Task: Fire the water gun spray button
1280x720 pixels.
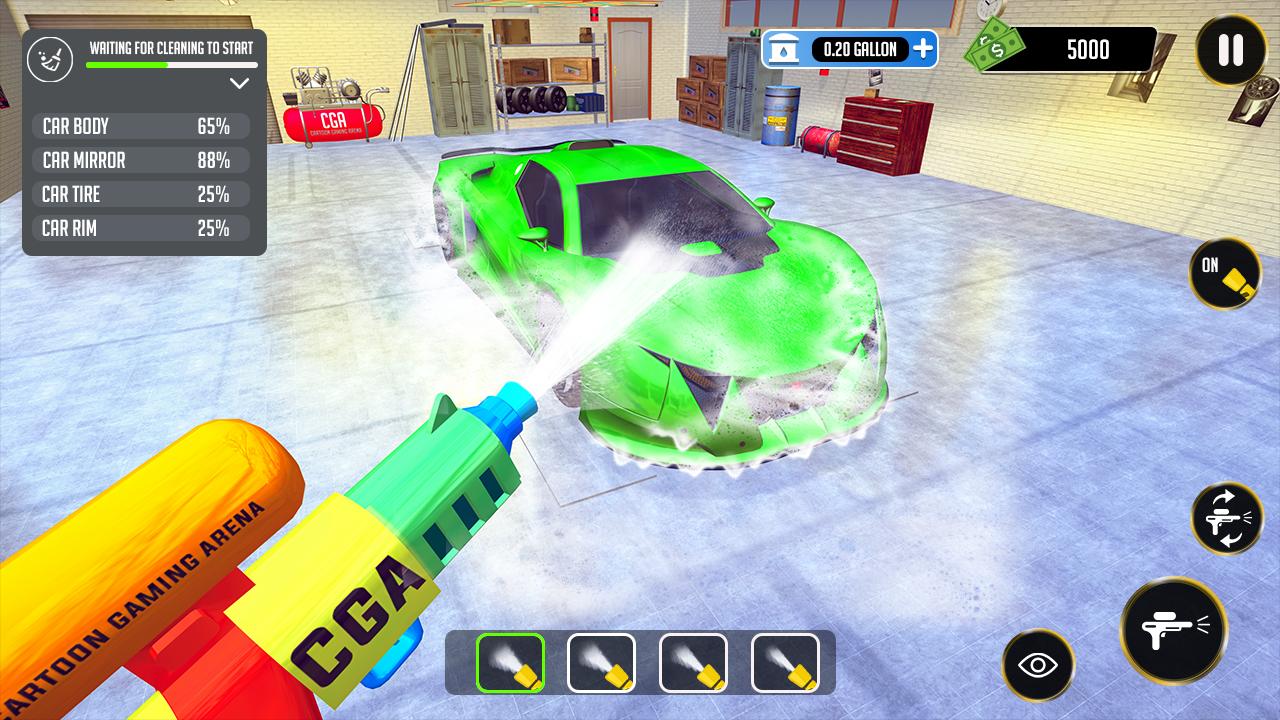Action: (x=1172, y=629)
